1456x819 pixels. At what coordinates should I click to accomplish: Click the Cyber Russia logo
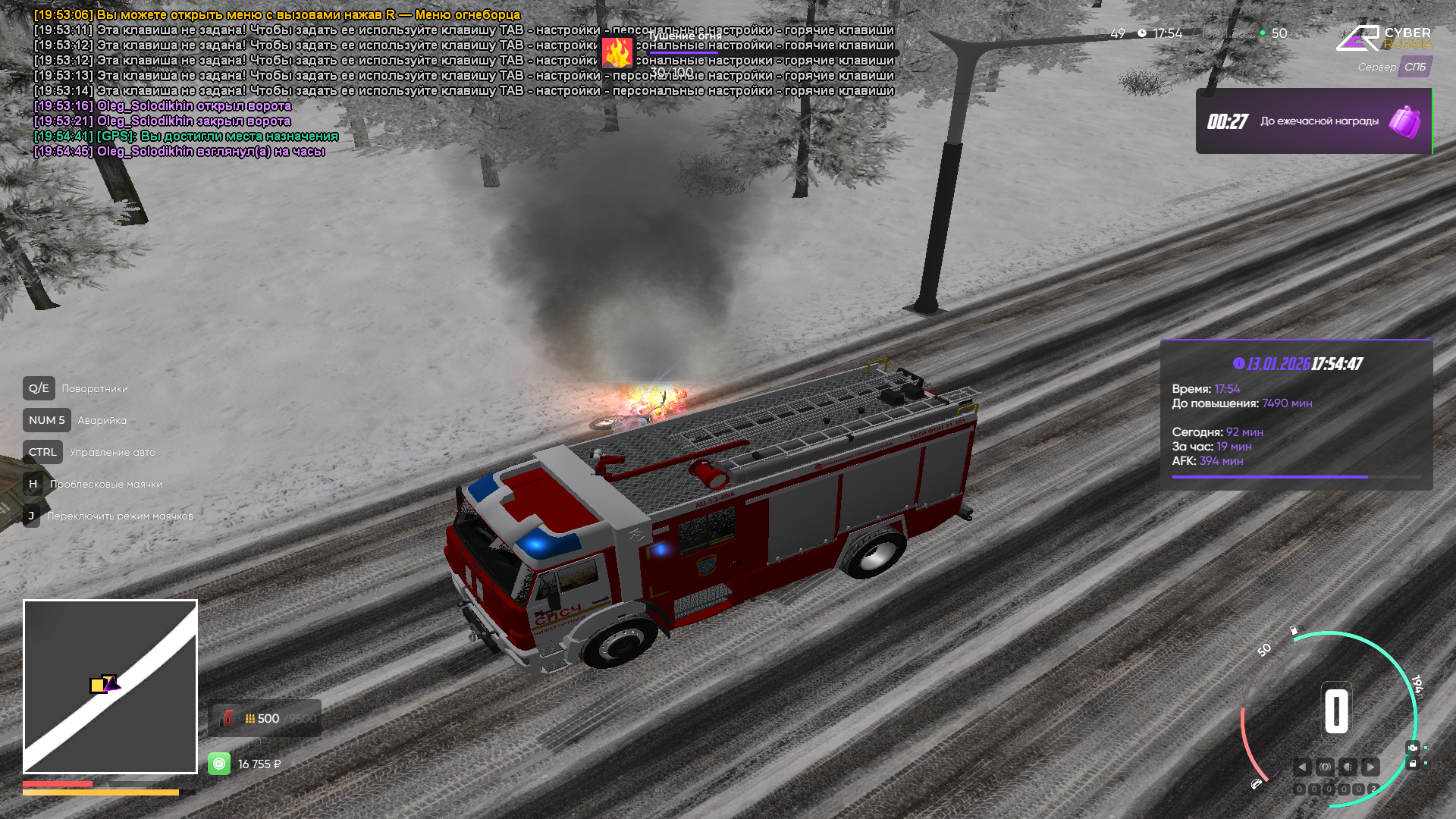point(1384,38)
